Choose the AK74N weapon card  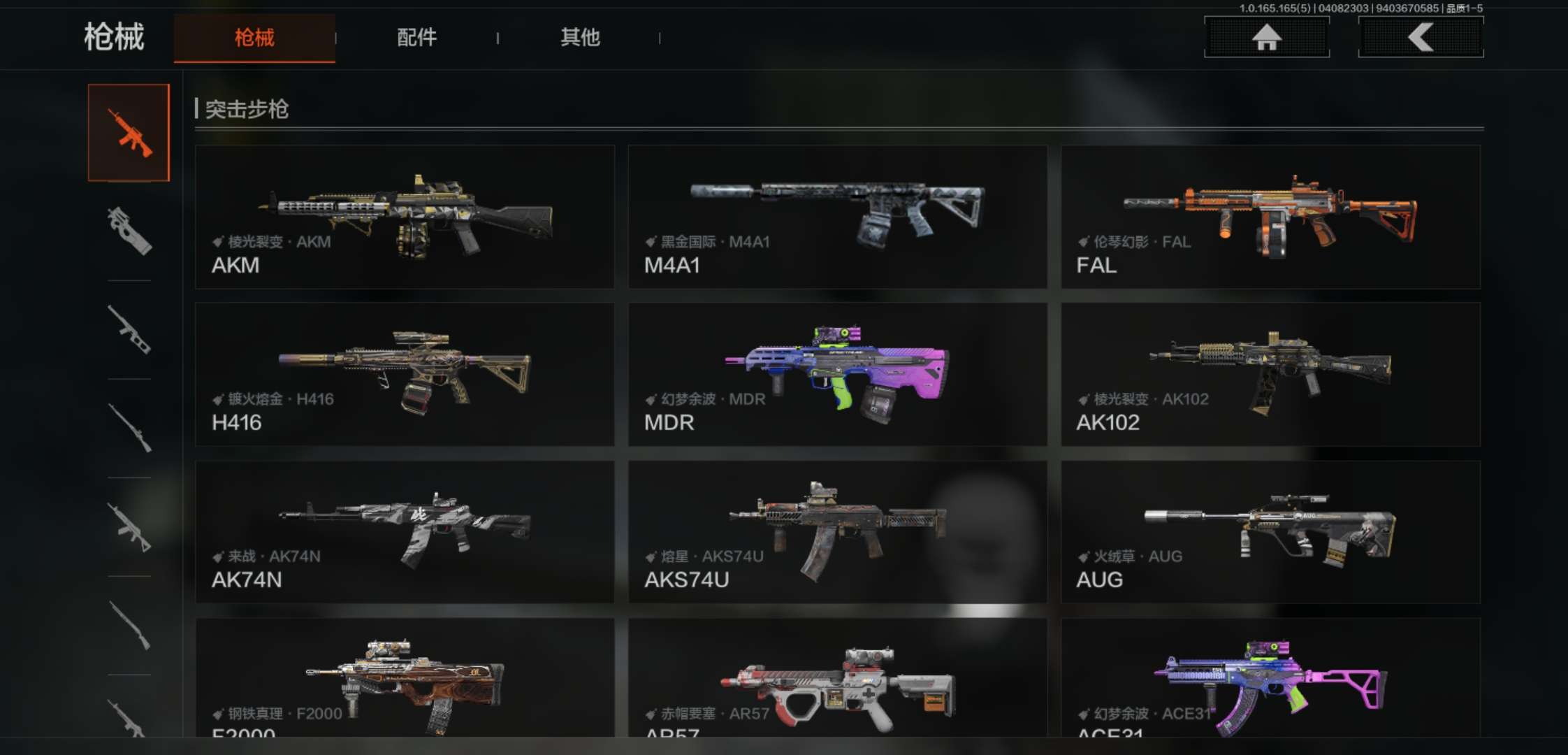point(405,531)
